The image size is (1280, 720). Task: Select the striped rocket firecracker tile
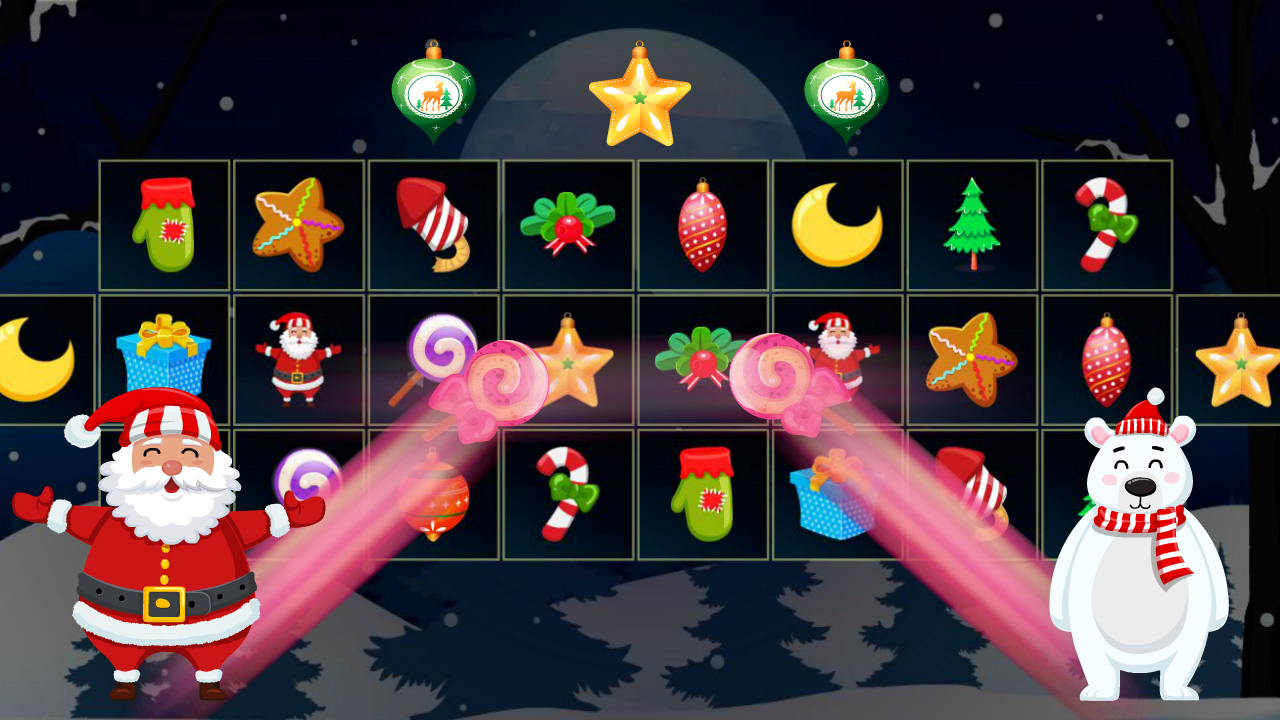pos(433,224)
